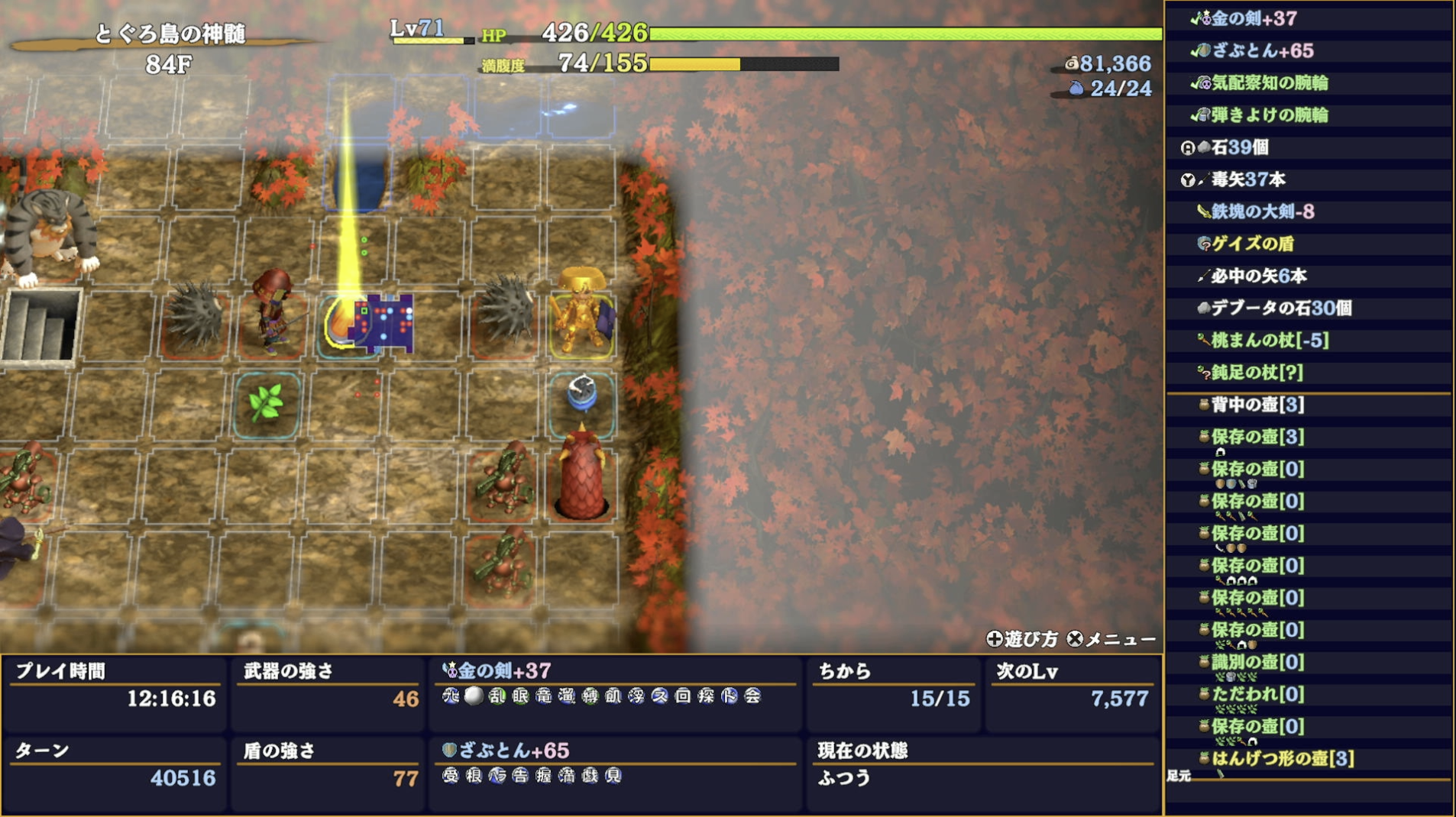Choose the 気配察知の腕輪 bracelet
This screenshot has width=1456, height=817.
pyautogui.click(x=1269, y=82)
